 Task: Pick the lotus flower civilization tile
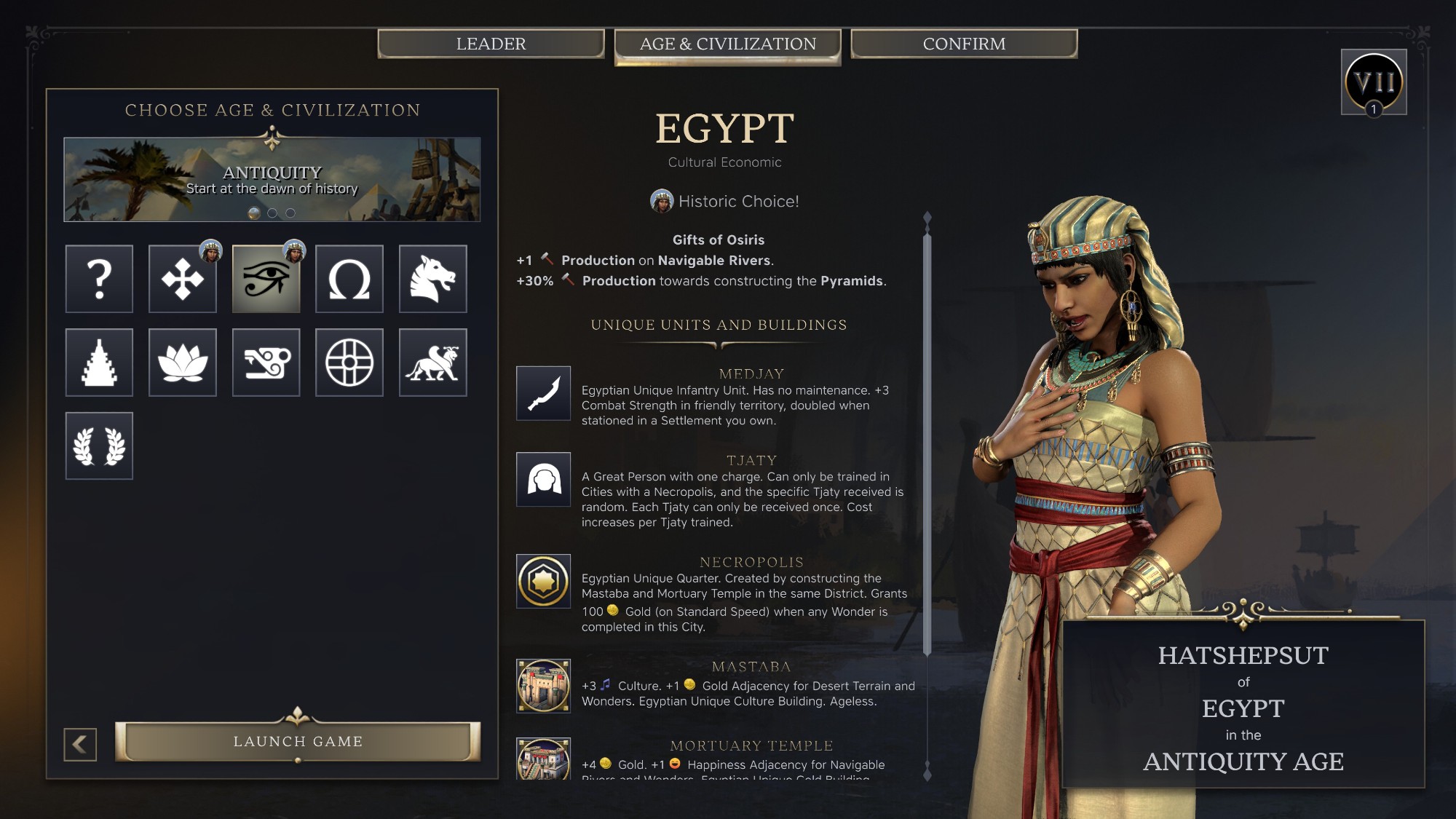pos(183,363)
